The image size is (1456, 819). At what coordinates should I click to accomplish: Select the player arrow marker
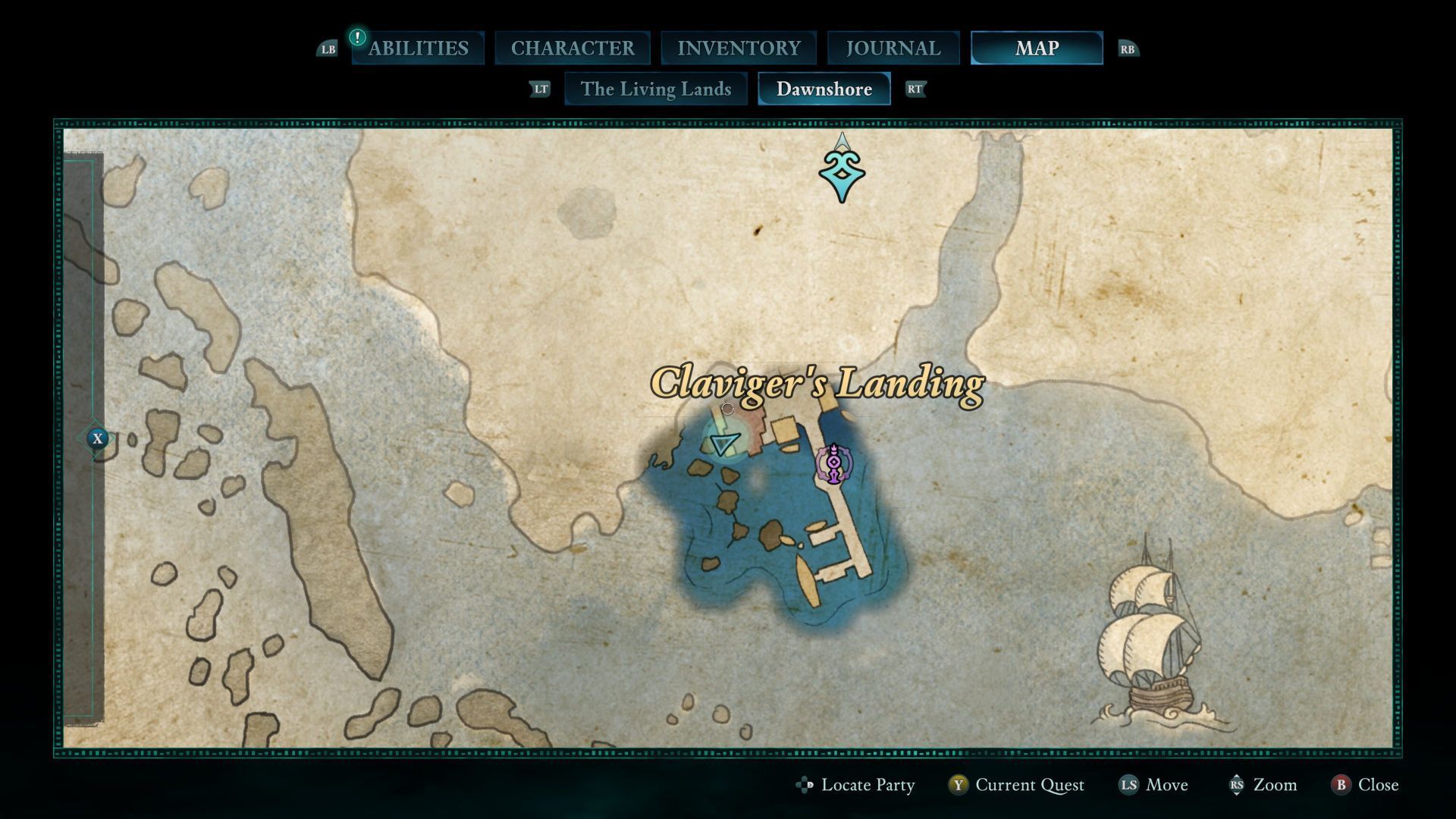(x=725, y=442)
